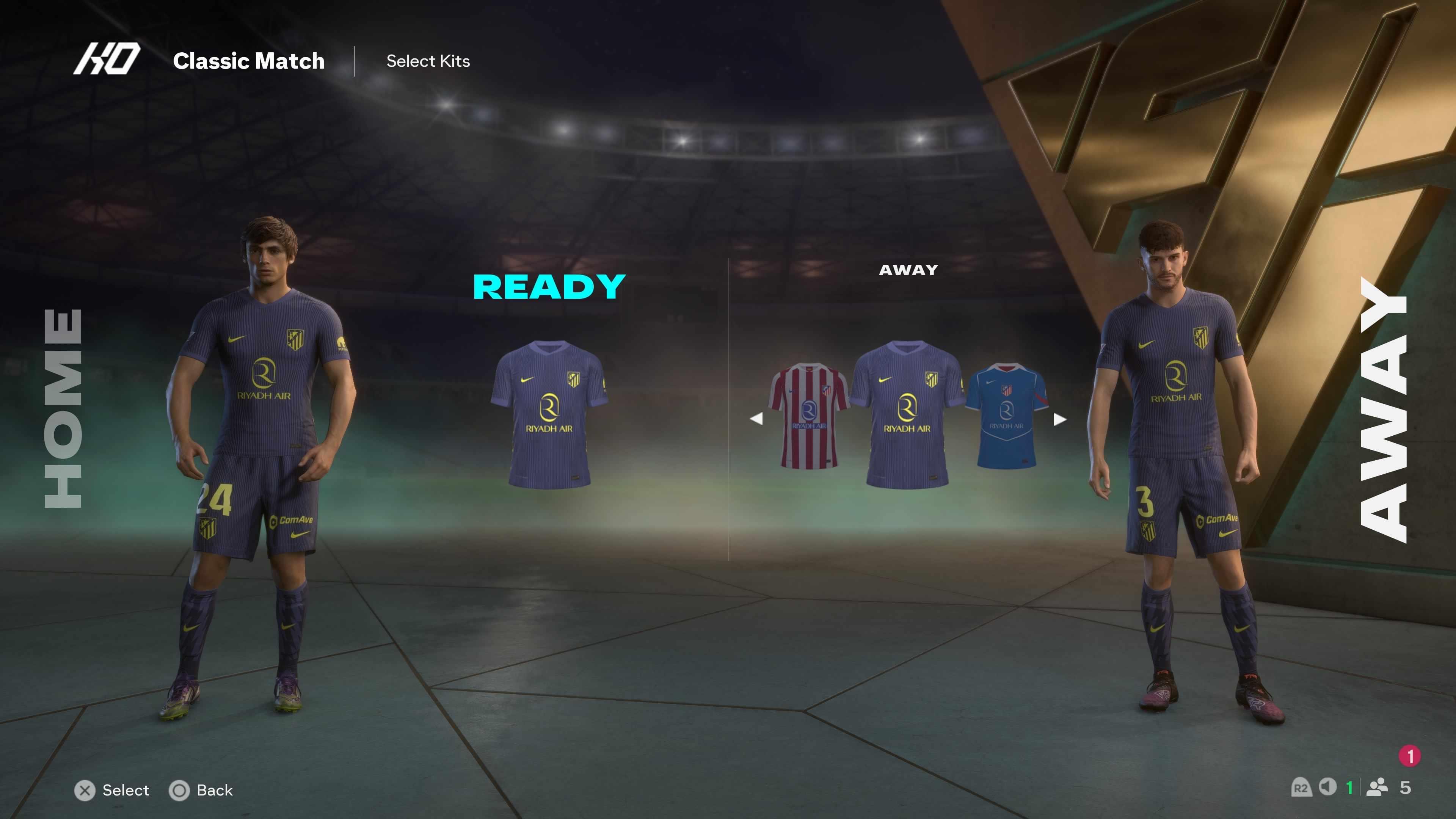Select the purple kit in the away carousel
Viewport: 1456px width, 819px height.
(907, 414)
